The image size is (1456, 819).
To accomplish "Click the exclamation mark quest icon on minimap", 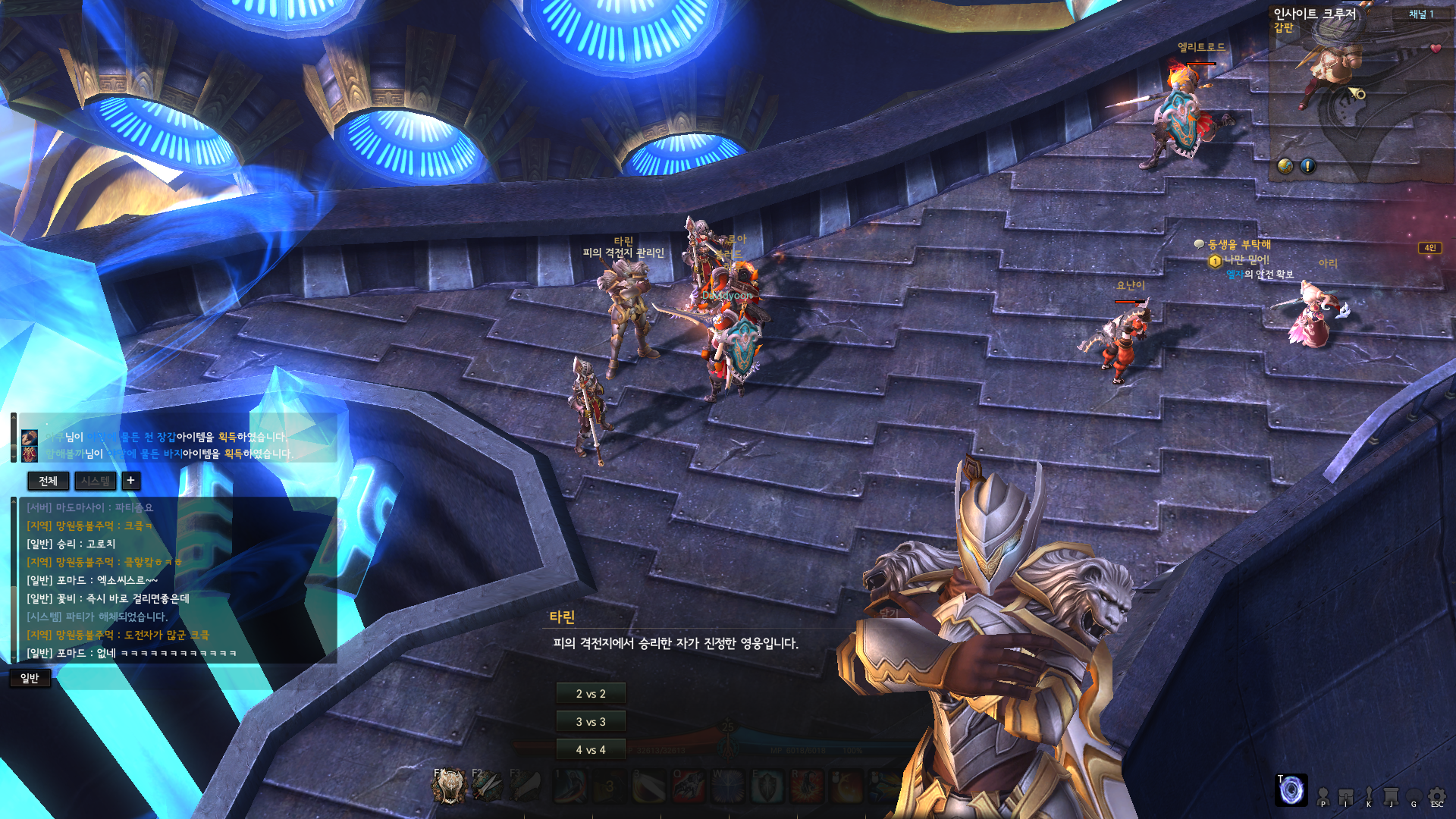I will click(x=1308, y=165).
